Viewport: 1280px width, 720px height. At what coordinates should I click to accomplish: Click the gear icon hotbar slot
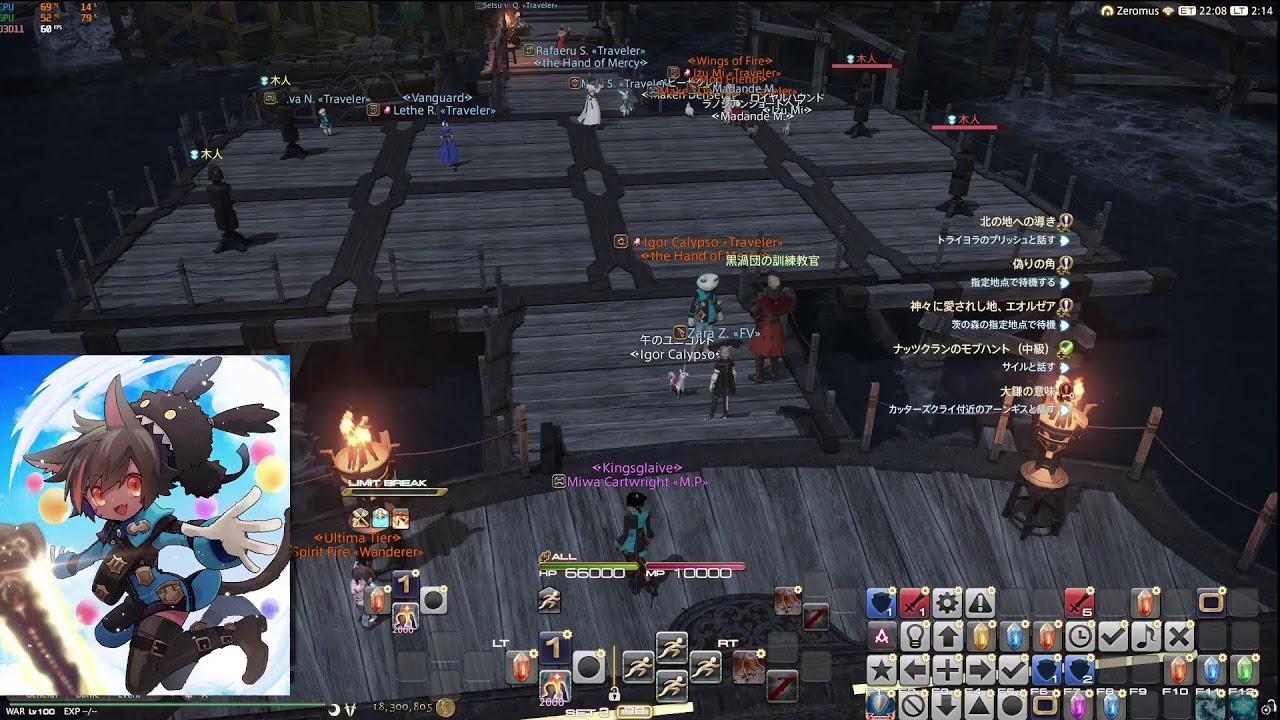[946, 602]
